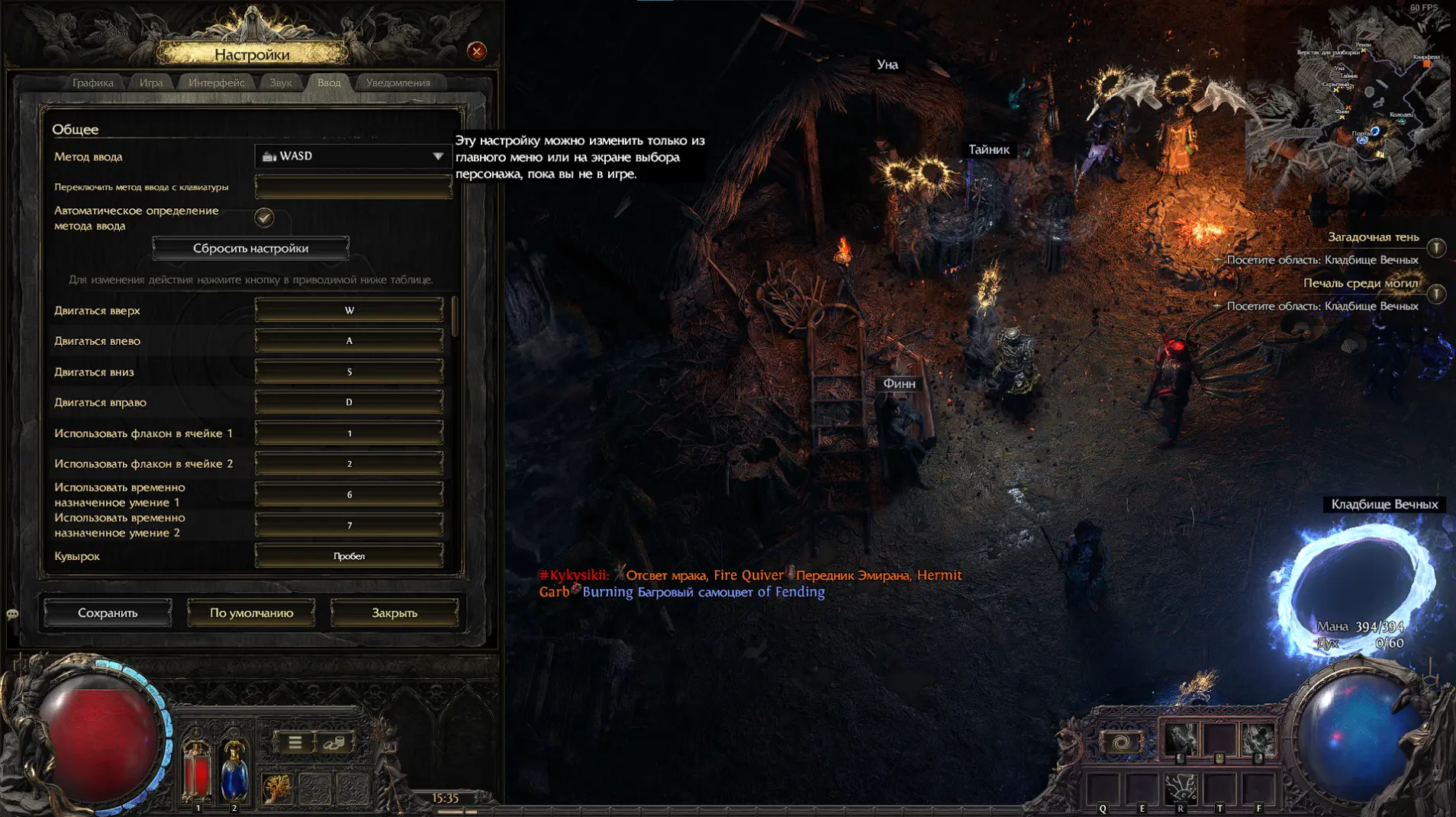The image size is (1456, 817).
Task: Select the Интерфейс tab
Action: (x=217, y=82)
